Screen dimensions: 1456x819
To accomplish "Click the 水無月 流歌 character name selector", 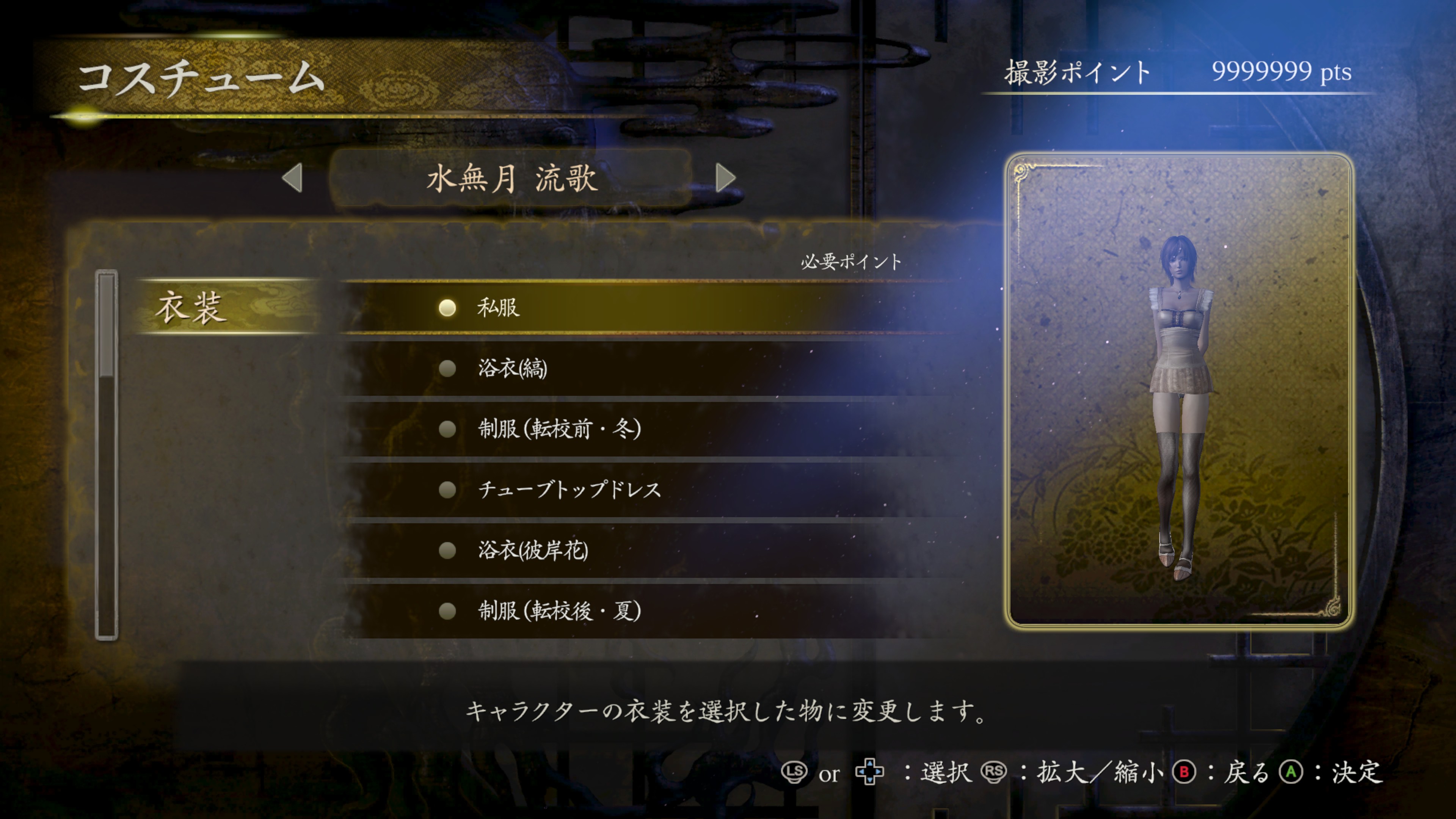I will (x=511, y=179).
